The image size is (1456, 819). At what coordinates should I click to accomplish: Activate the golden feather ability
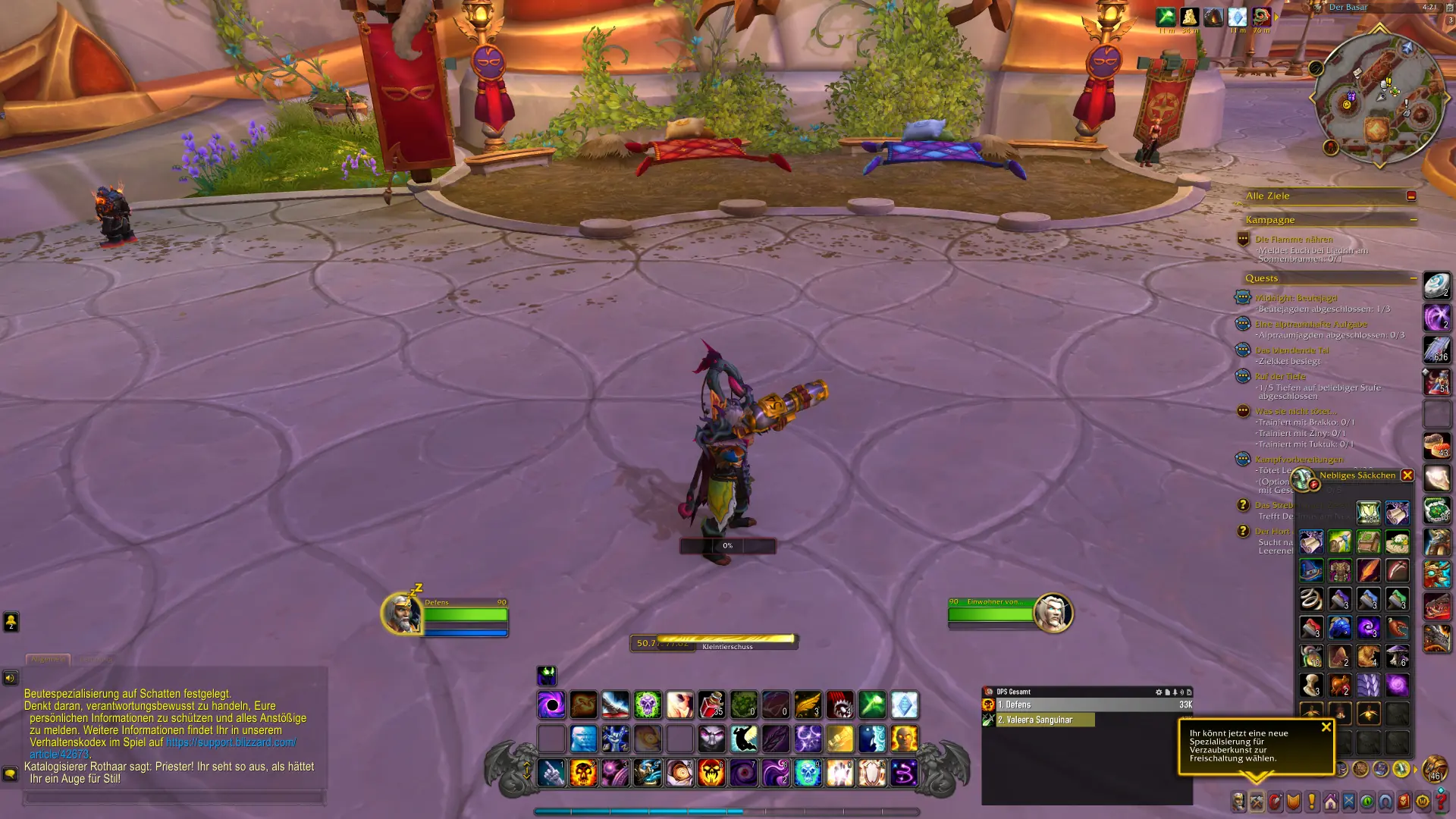click(x=808, y=705)
